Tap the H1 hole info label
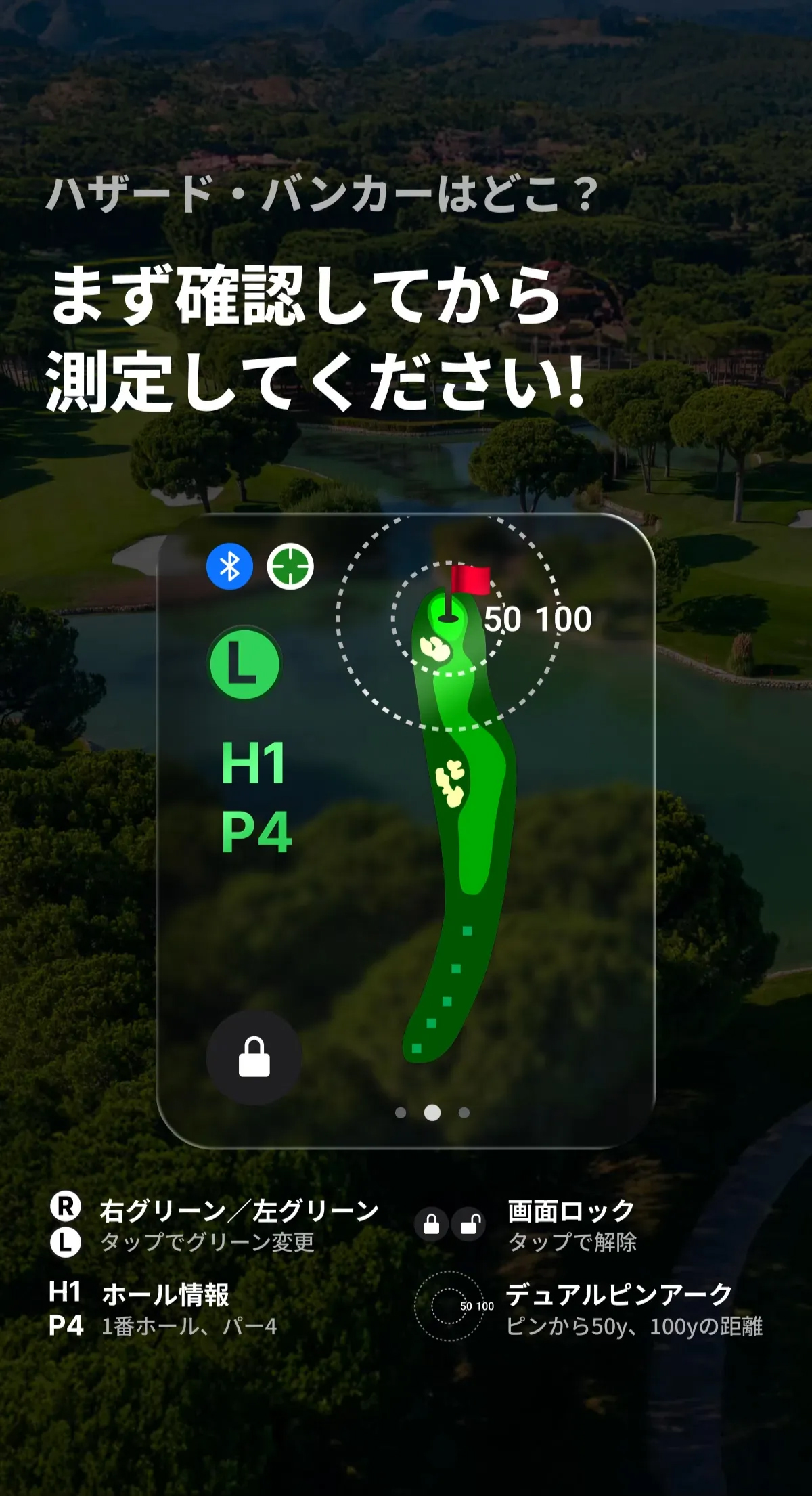This screenshot has height=1496, width=812. pyautogui.click(x=254, y=764)
